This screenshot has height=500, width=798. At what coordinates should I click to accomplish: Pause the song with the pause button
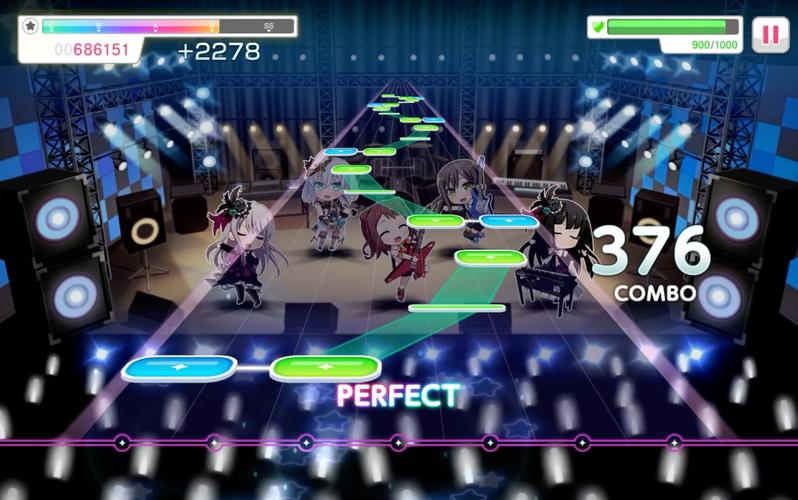pyautogui.click(x=770, y=34)
